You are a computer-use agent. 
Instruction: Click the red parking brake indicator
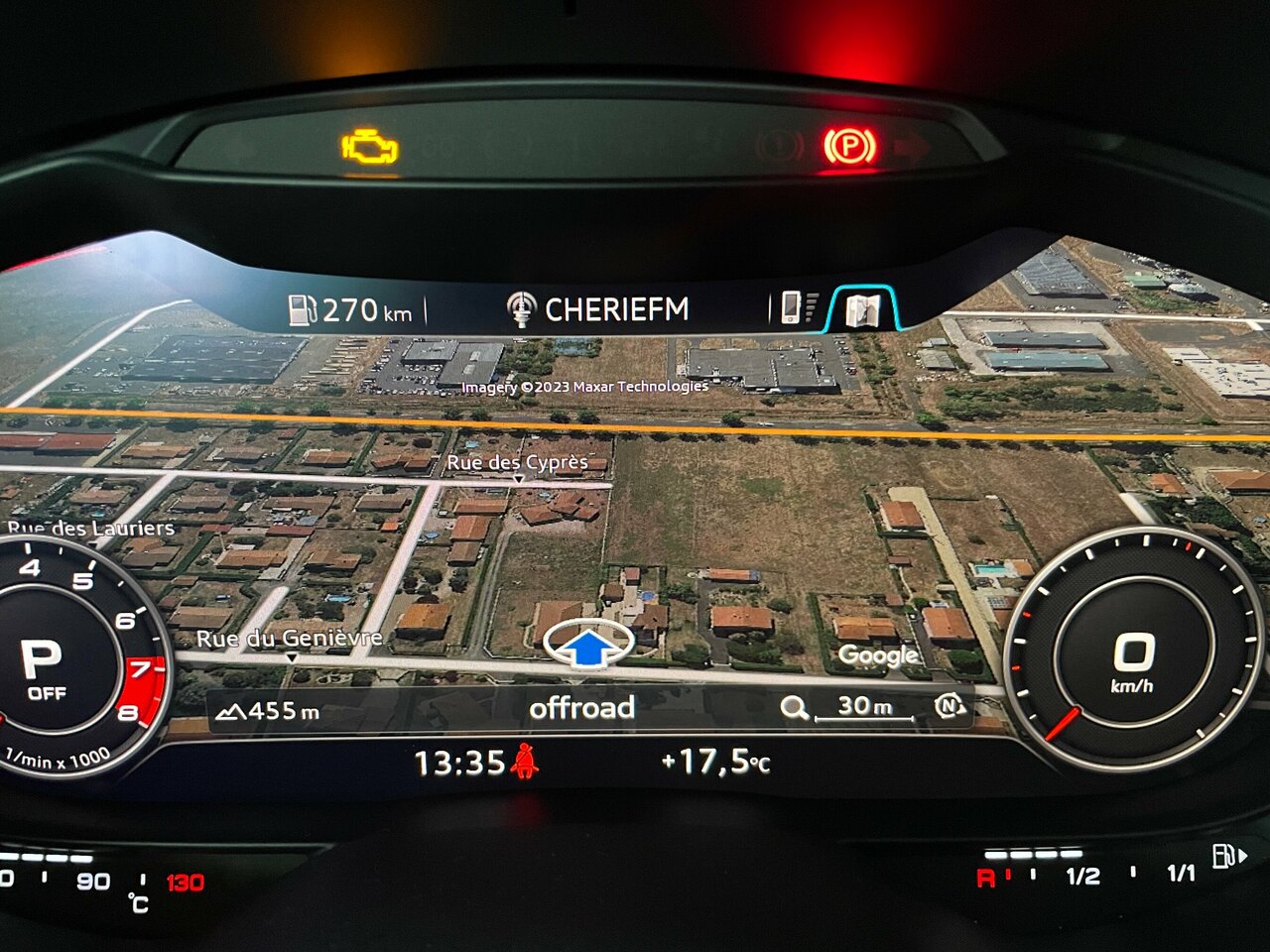point(849,147)
